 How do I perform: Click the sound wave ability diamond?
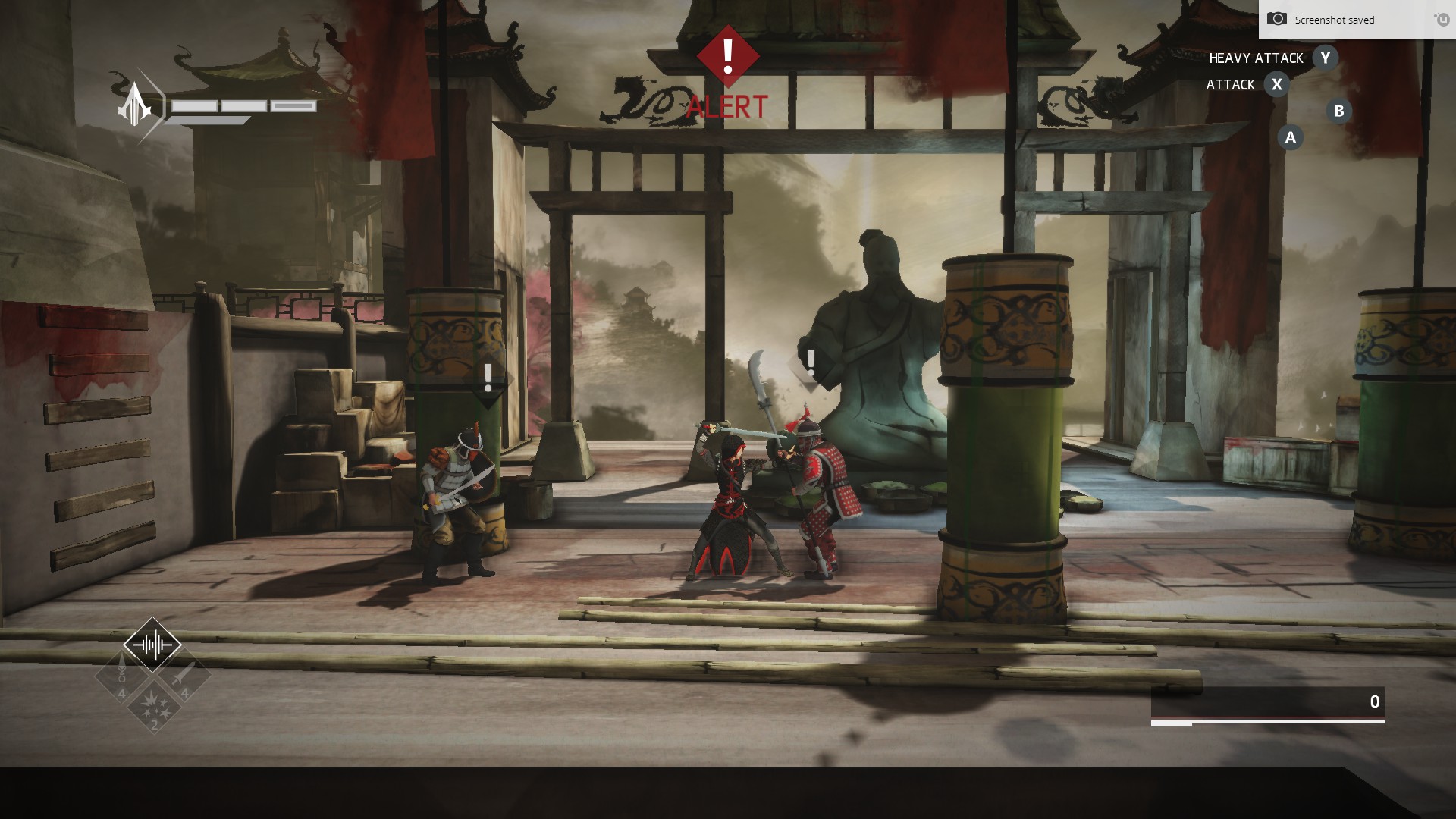152,643
